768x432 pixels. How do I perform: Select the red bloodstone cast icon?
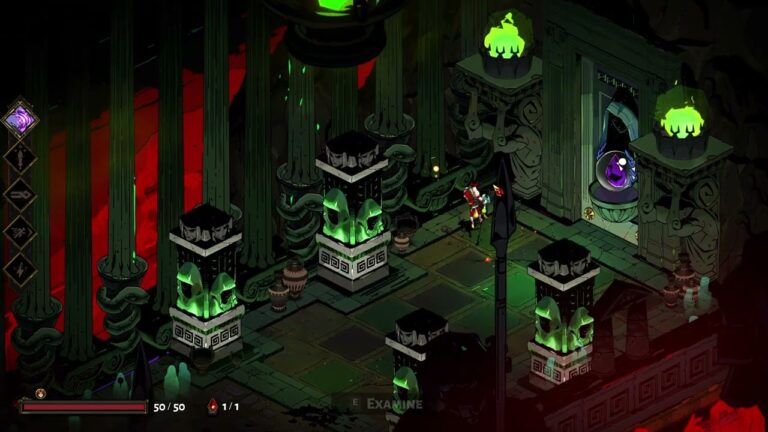coord(211,407)
